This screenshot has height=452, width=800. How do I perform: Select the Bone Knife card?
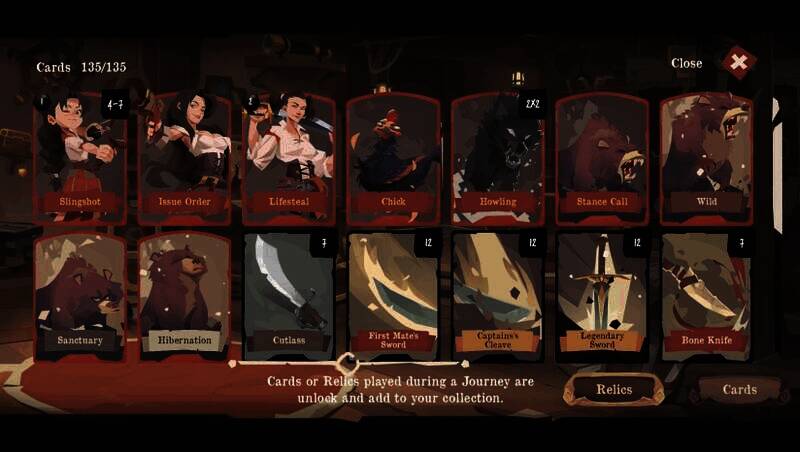click(707, 295)
